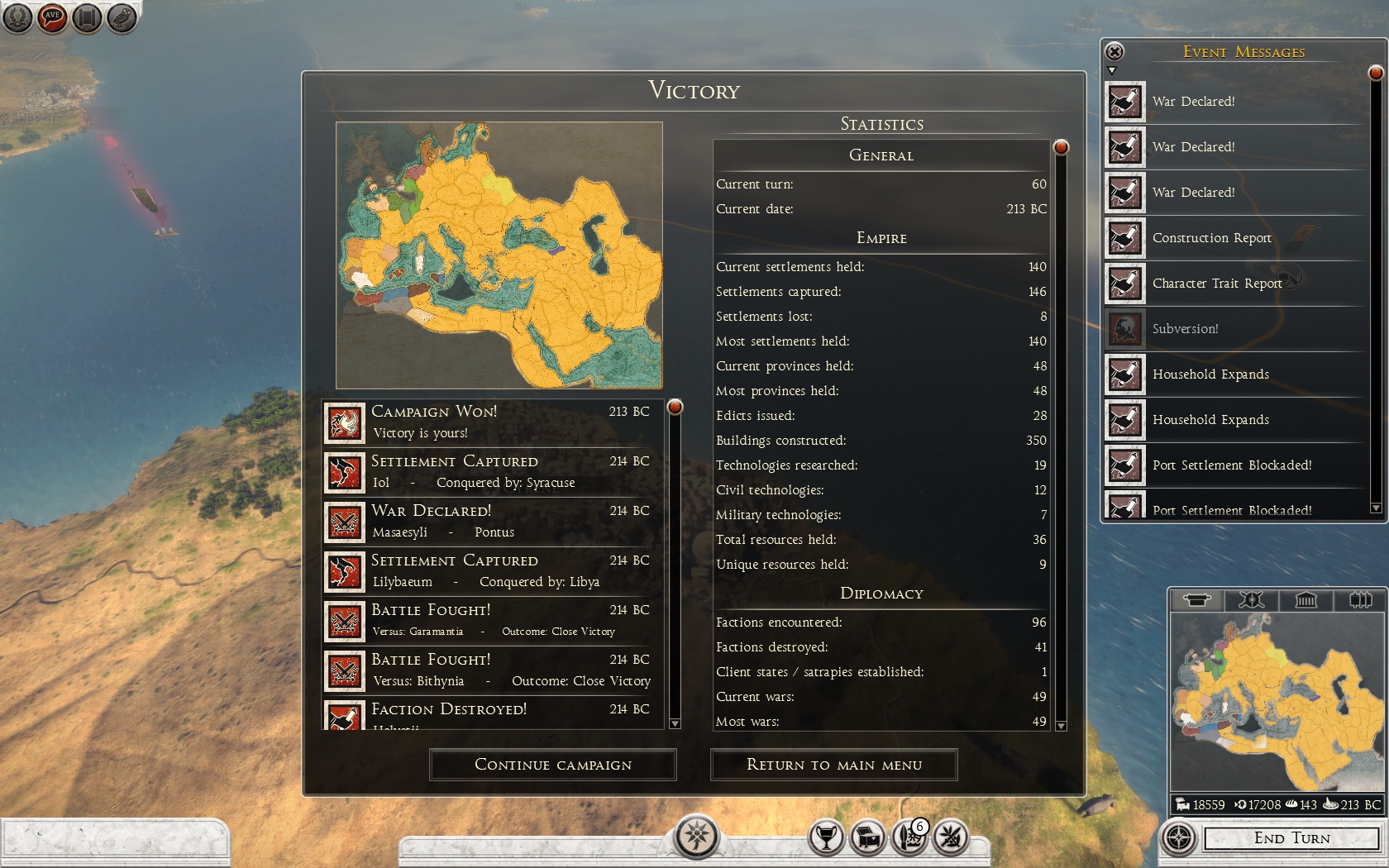
Task: End the current turn
Action: click(x=1291, y=838)
